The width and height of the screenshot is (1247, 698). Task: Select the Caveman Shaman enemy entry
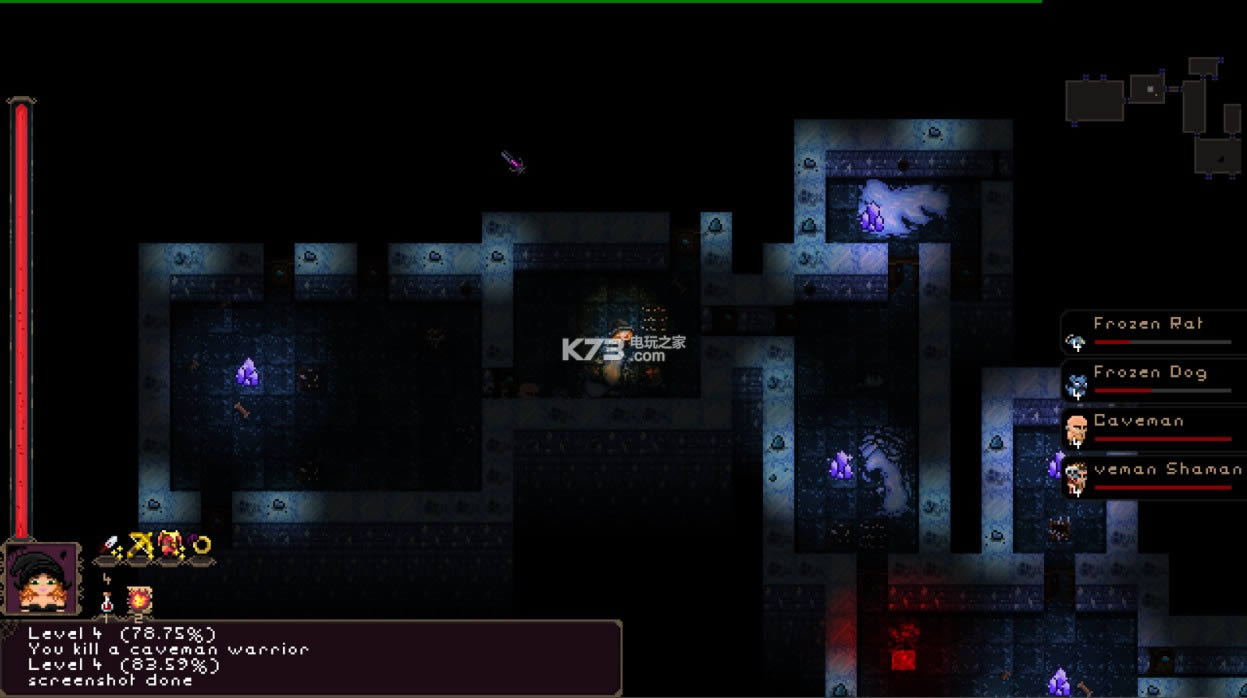[x=1153, y=477]
